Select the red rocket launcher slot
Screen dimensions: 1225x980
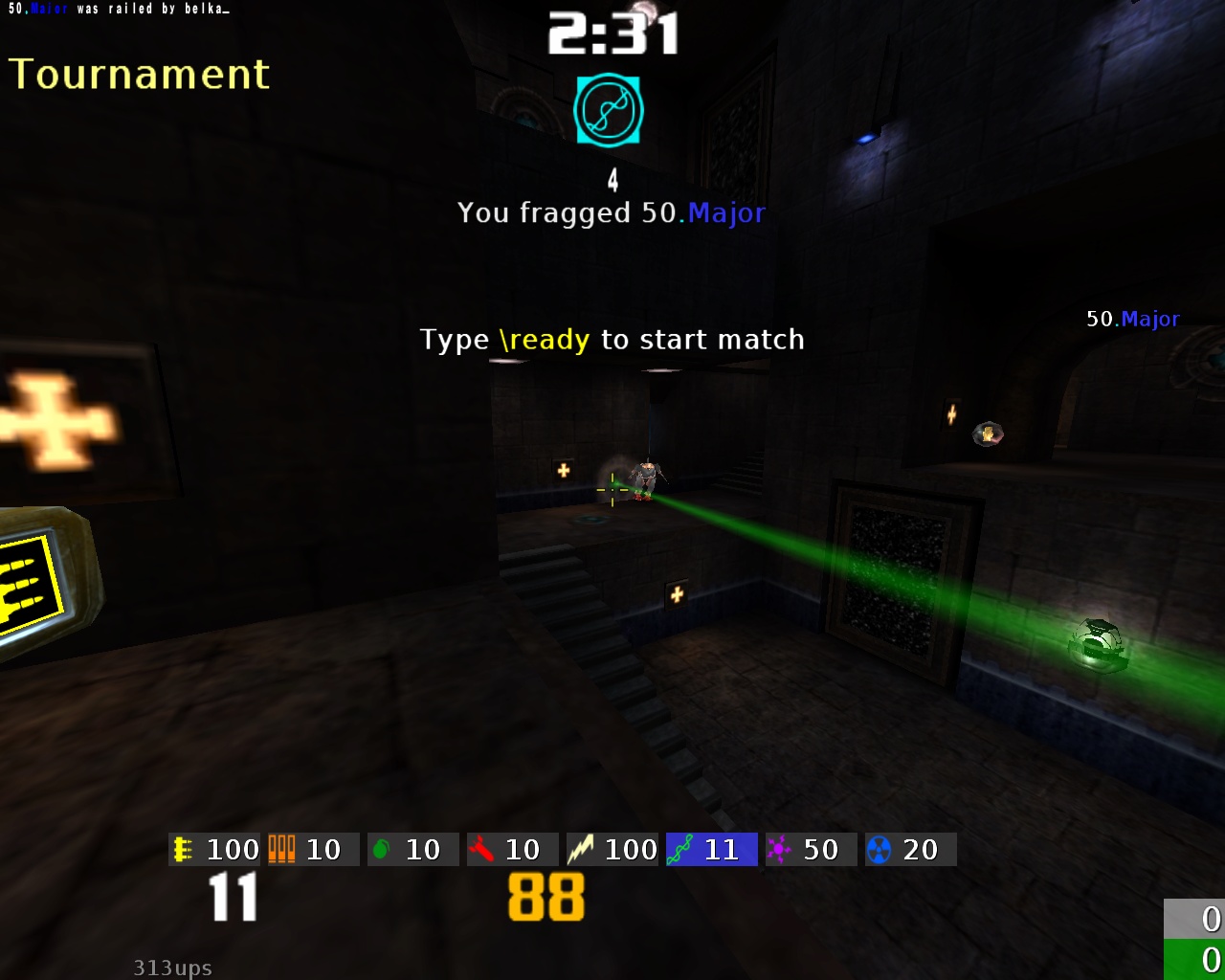(x=512, y=849)
